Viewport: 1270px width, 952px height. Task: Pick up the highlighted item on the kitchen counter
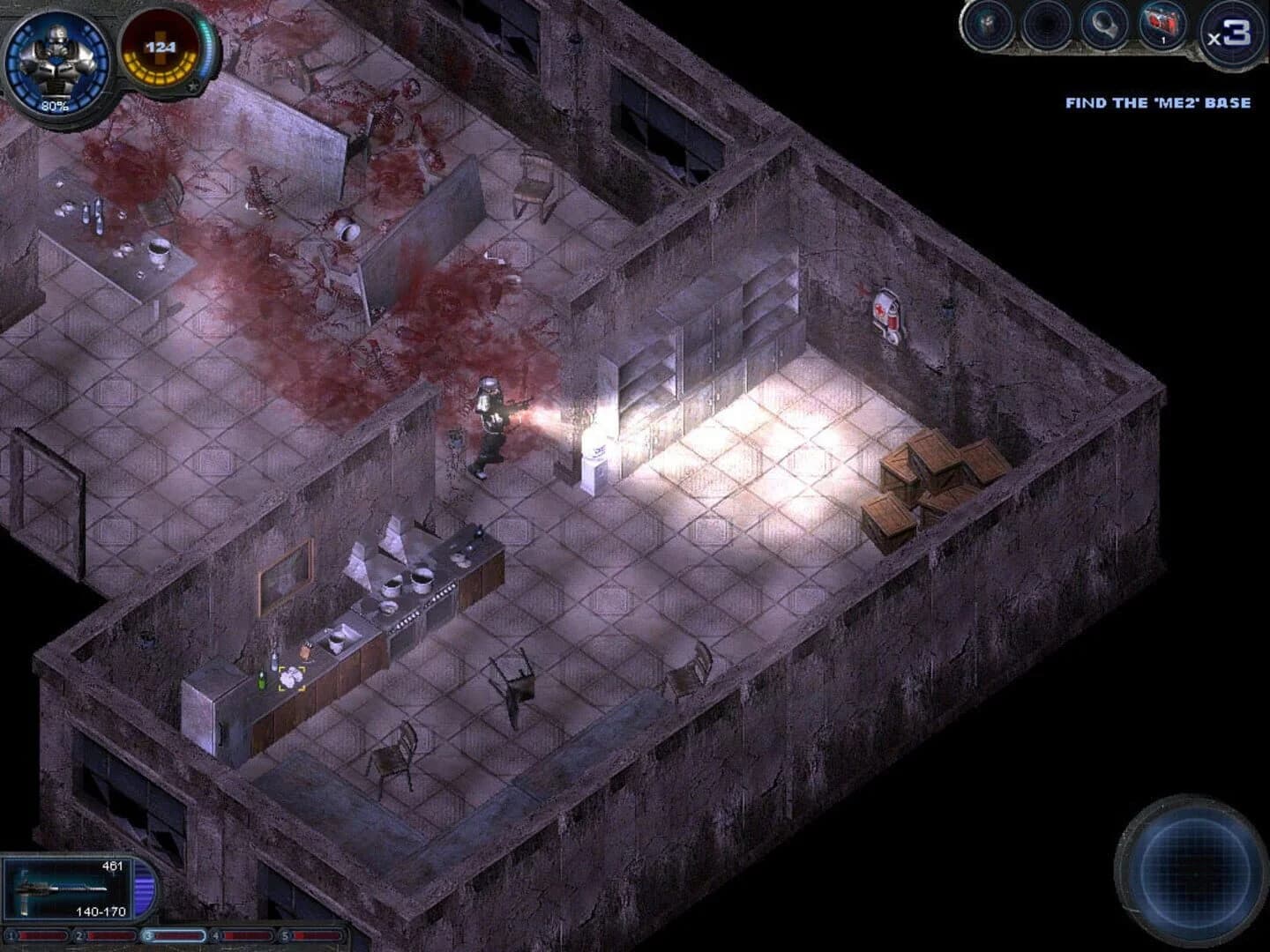pyautogui.click(x=291, y=677)
